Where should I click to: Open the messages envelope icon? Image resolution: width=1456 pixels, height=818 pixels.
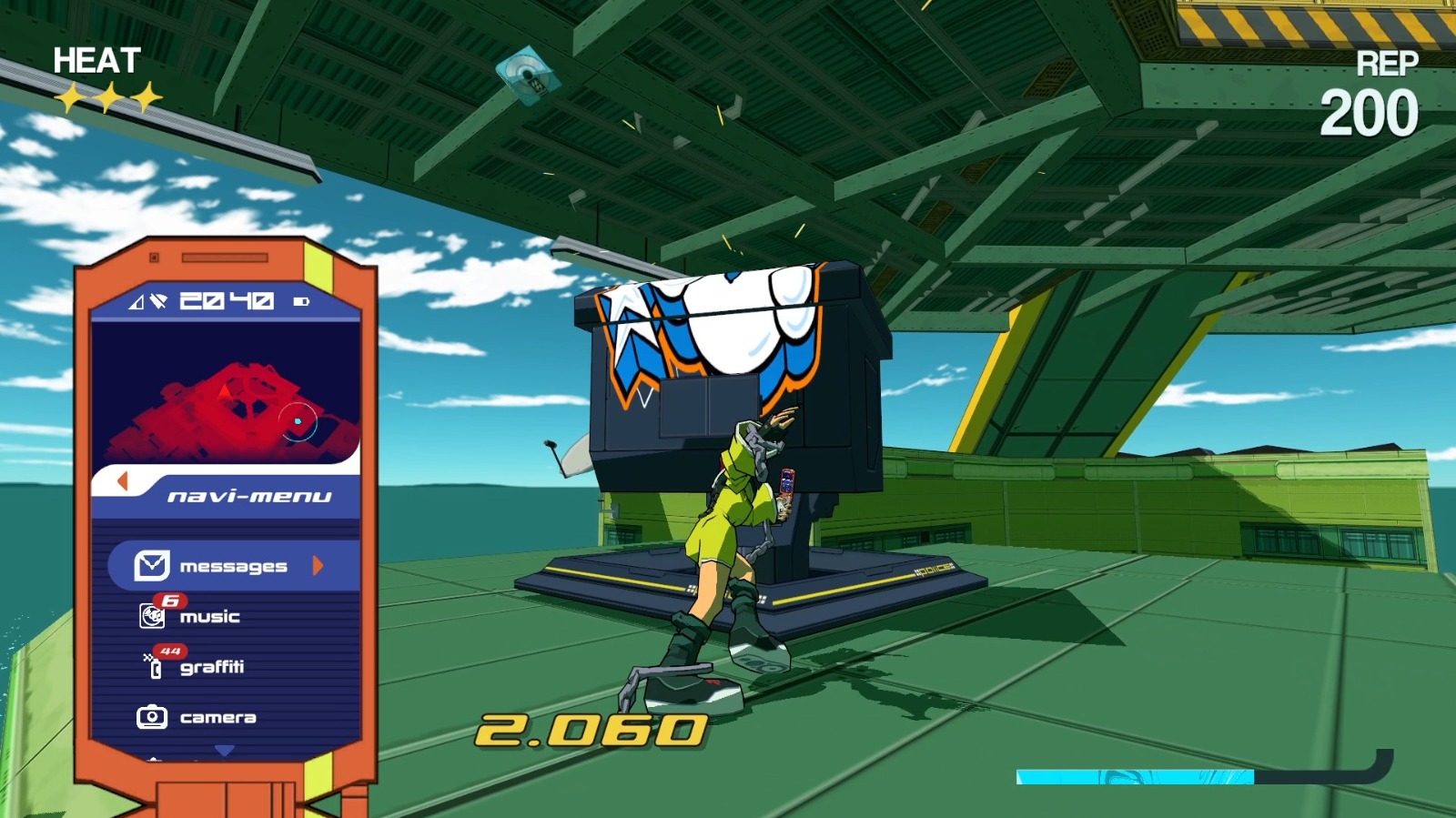coord(151,566)
